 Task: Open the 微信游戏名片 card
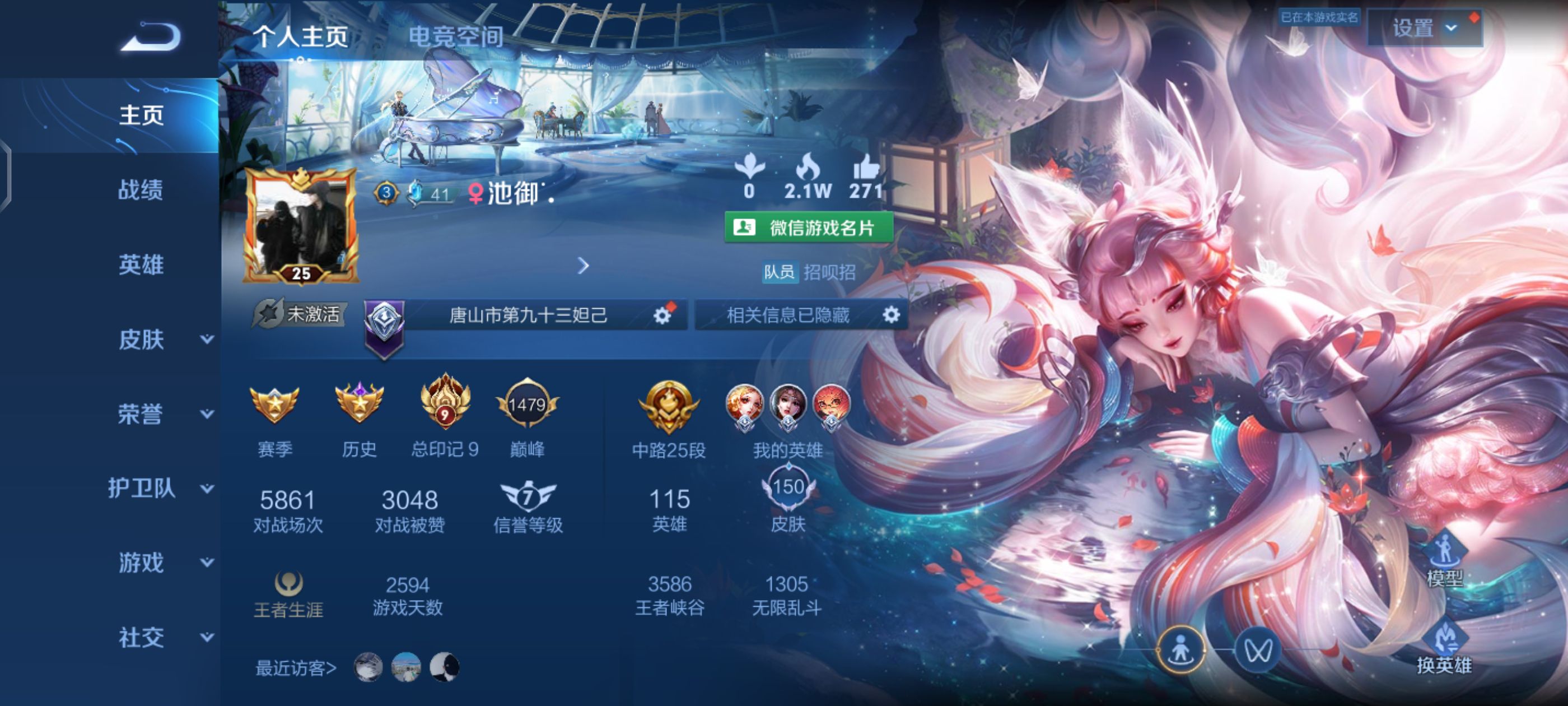click(x=809, y=227)
